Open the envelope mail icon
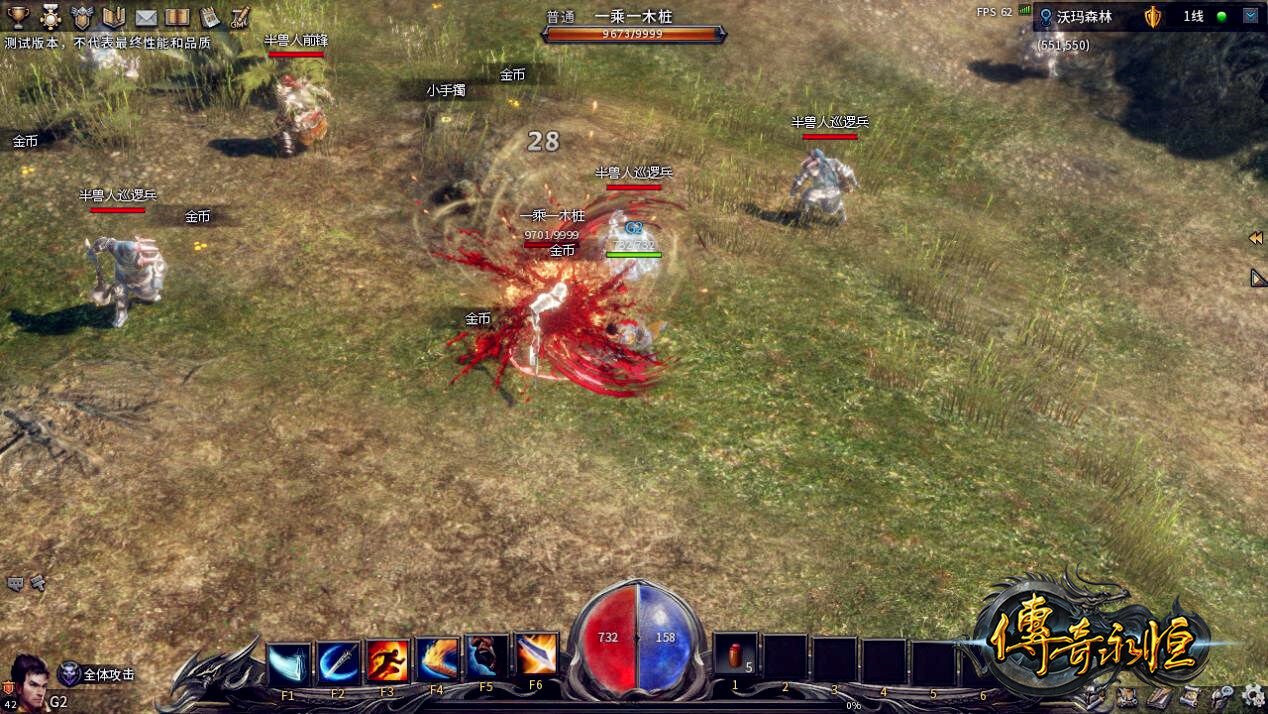Viewport: 1268px width, 714px height. (x=146, y=17)
